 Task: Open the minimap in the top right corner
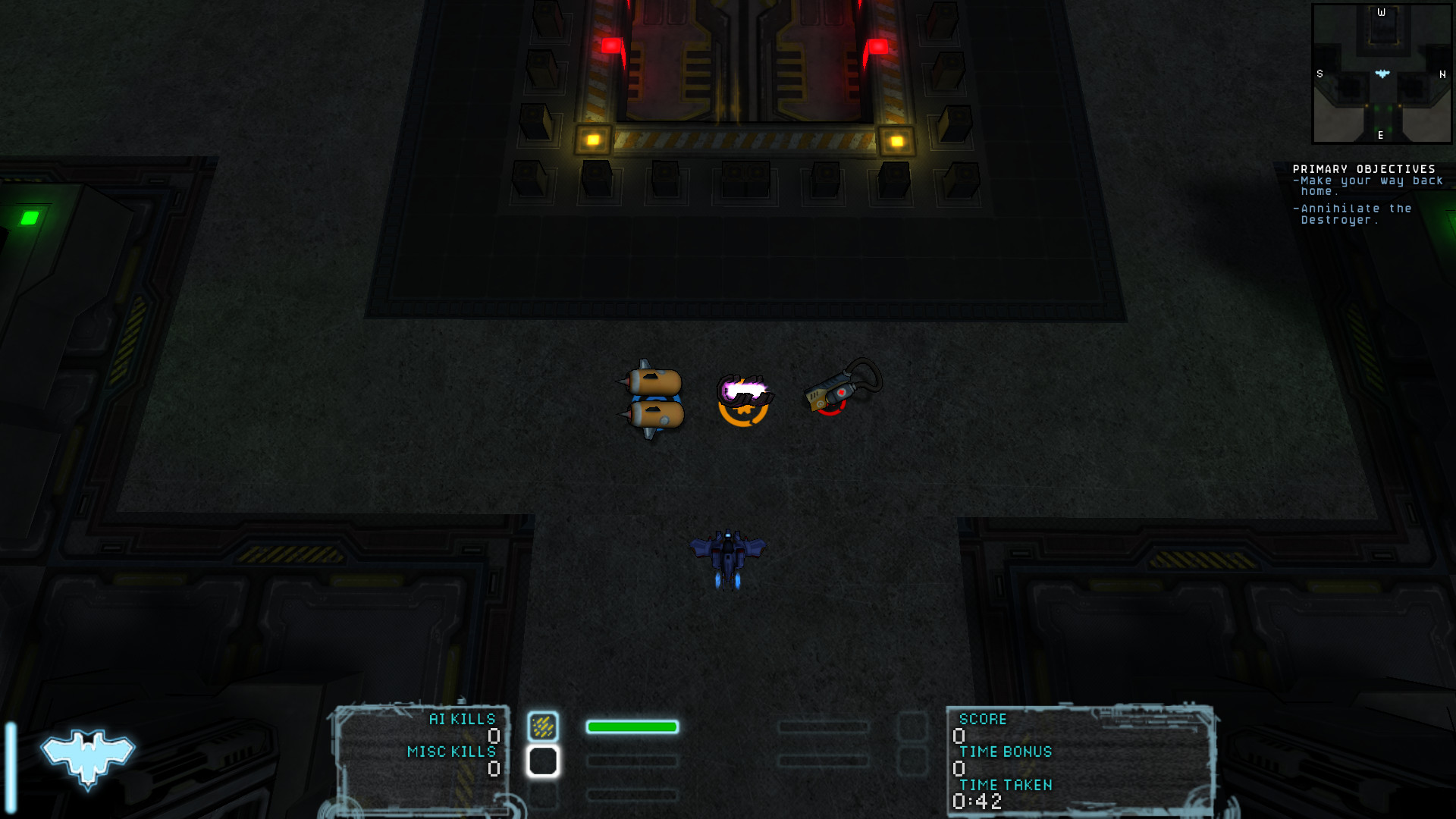1382,72
